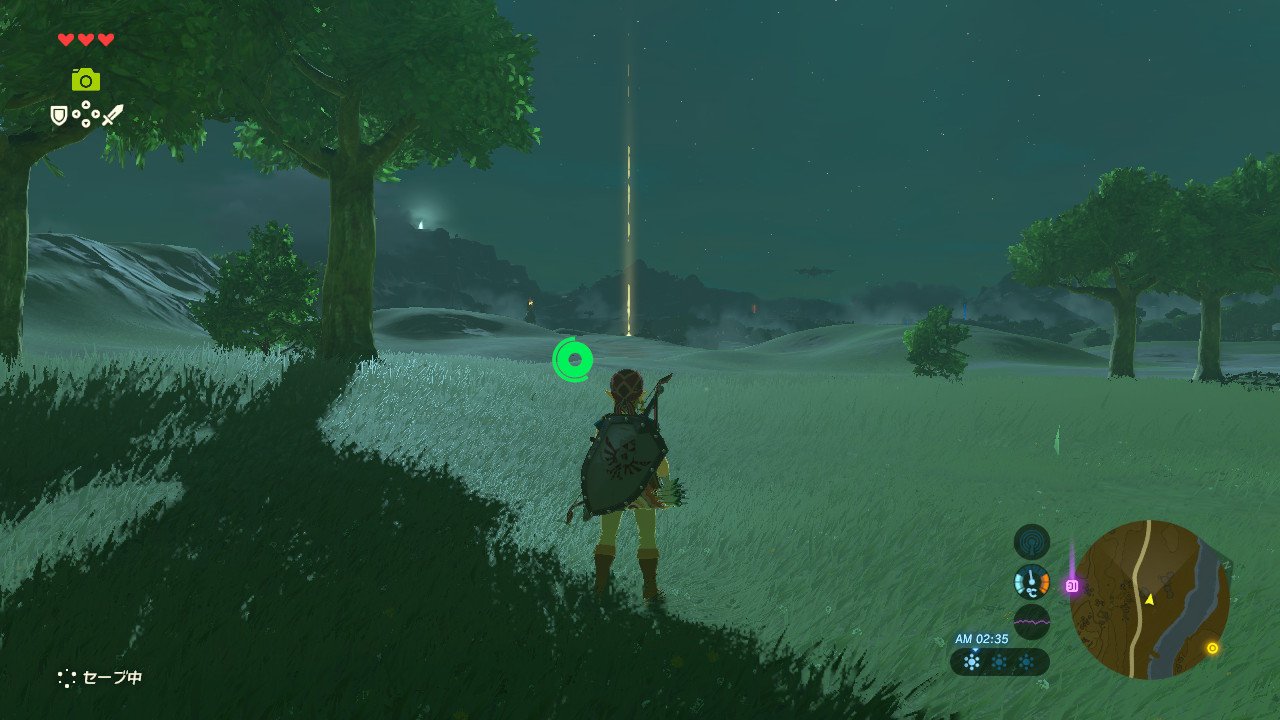Image resolution: width=1280 pixels, height=720 pixels.
Task: Select the purple shrine marker beside the minimap
Action: 1072,586
